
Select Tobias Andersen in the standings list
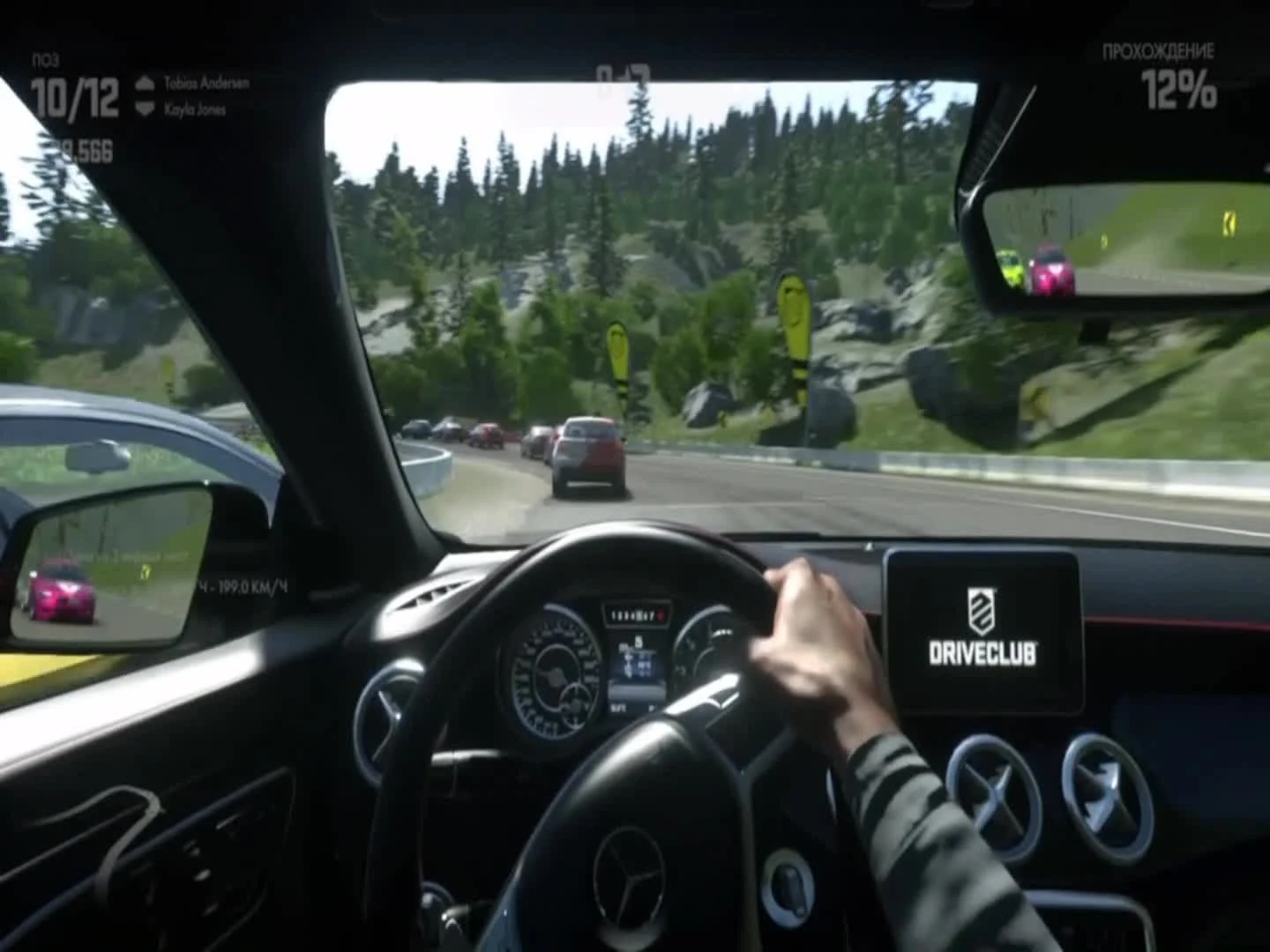click(206, 83)
